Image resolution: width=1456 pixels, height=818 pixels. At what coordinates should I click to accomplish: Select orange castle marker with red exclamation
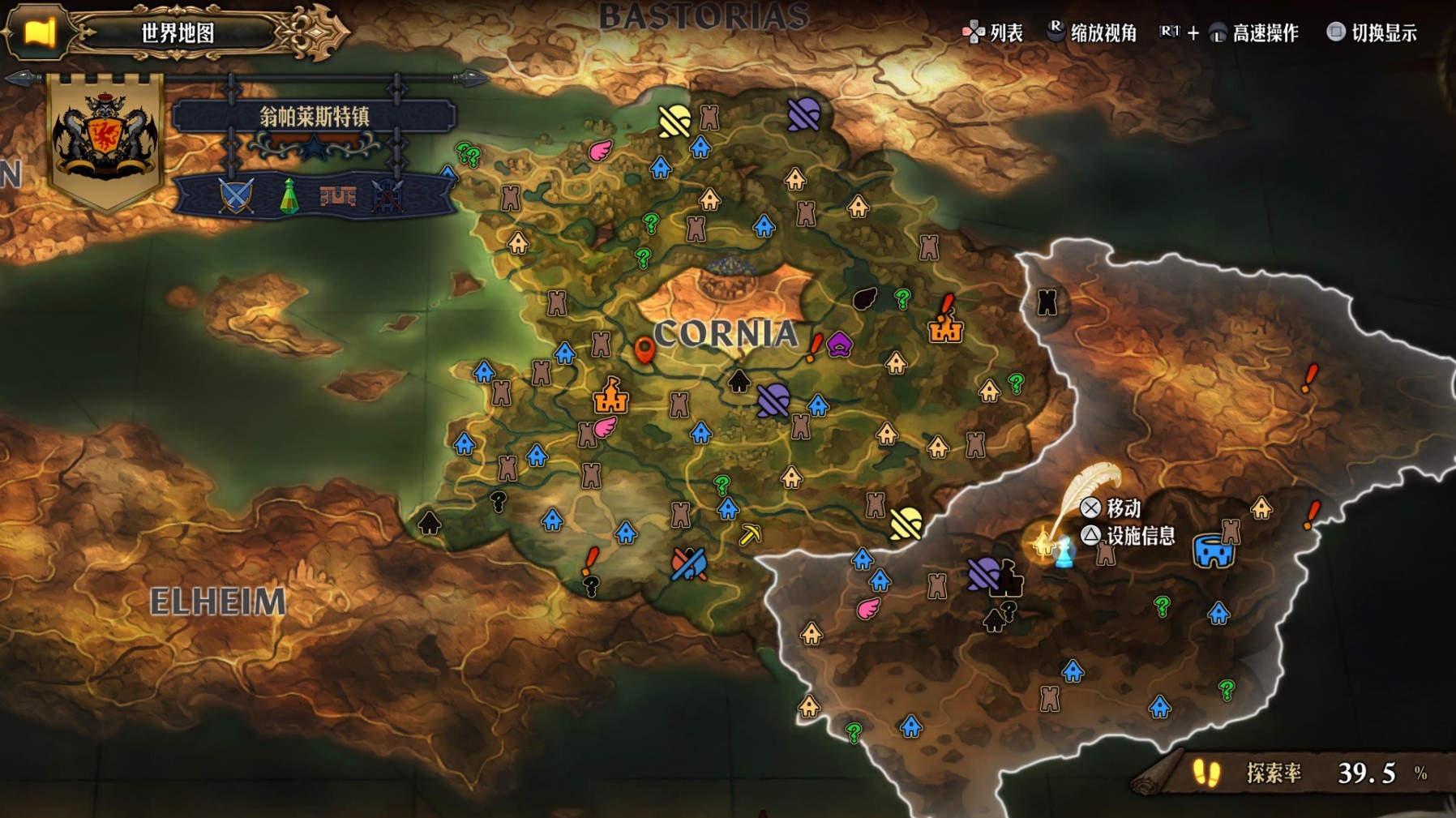click(945, 323)
